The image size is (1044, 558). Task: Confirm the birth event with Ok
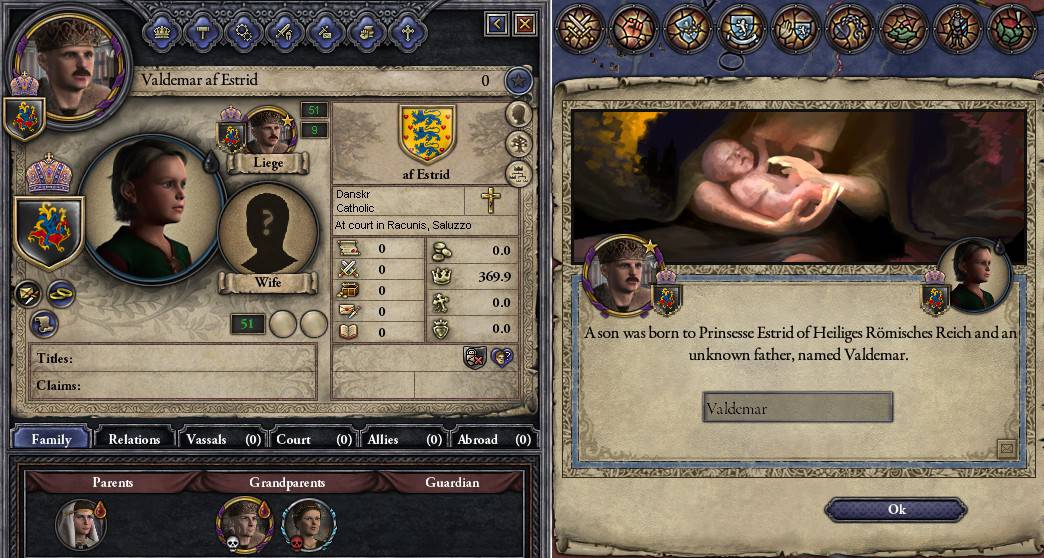tap(896, 510)
